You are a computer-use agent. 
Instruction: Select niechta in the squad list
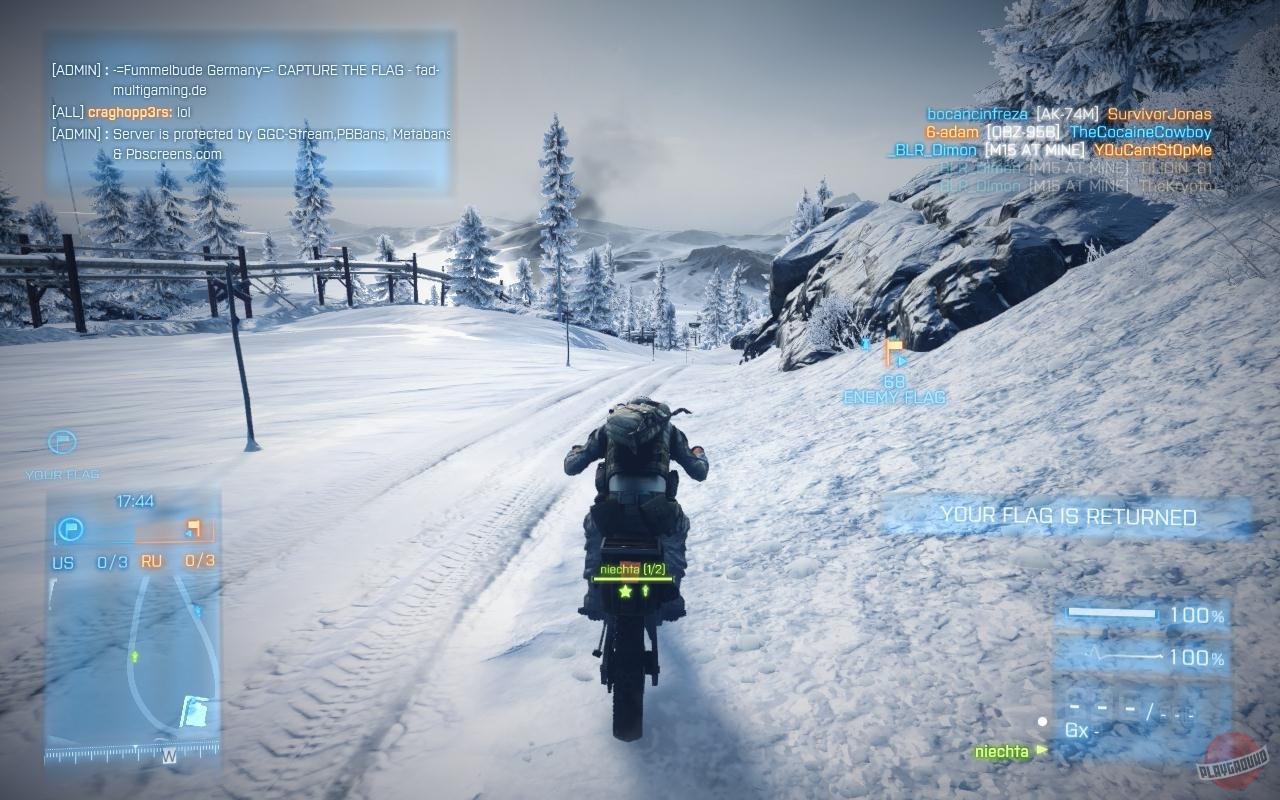1002,752
